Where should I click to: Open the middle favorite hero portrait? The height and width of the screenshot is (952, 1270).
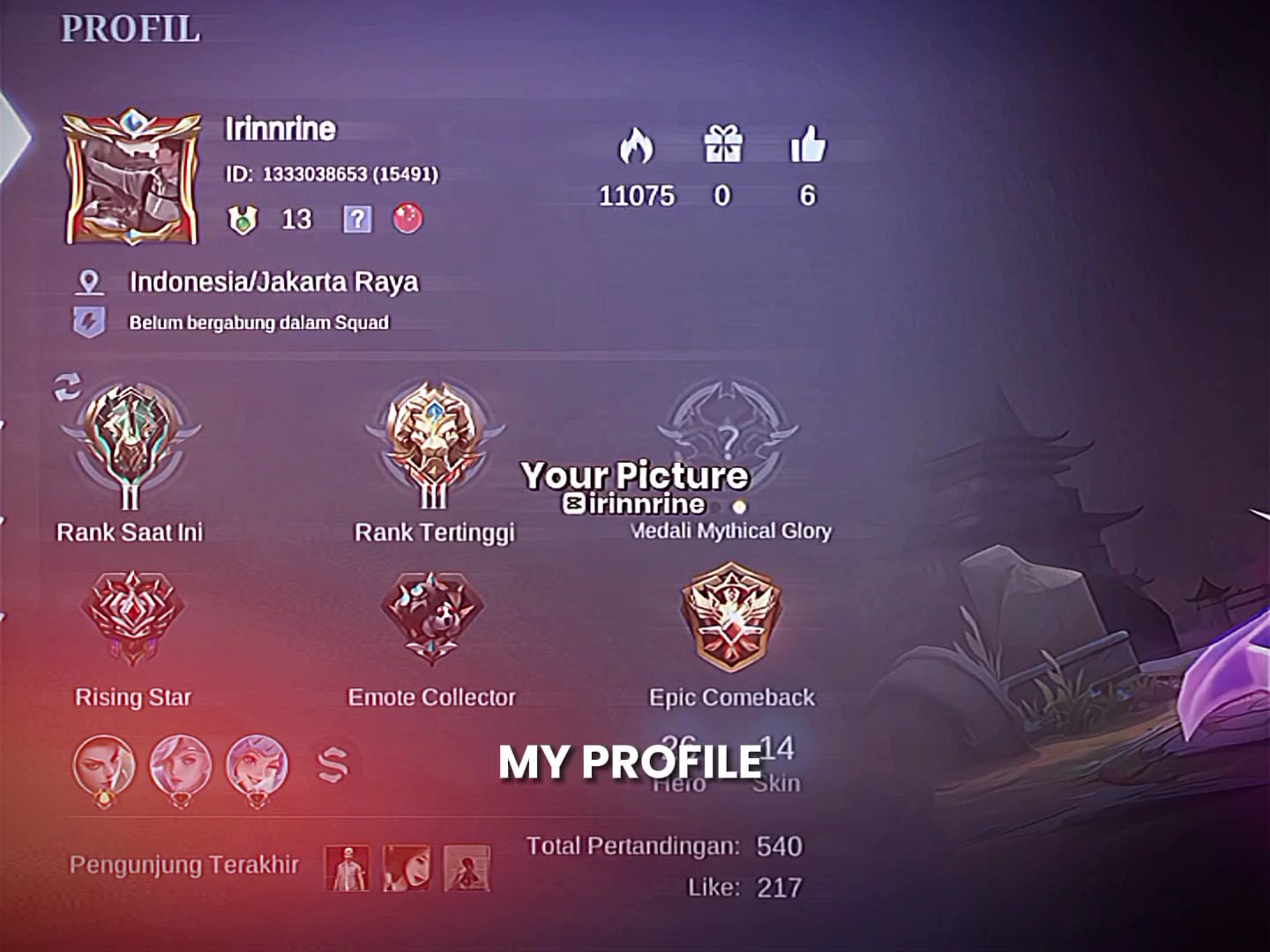pyautogui.click(x=180, y=767)
